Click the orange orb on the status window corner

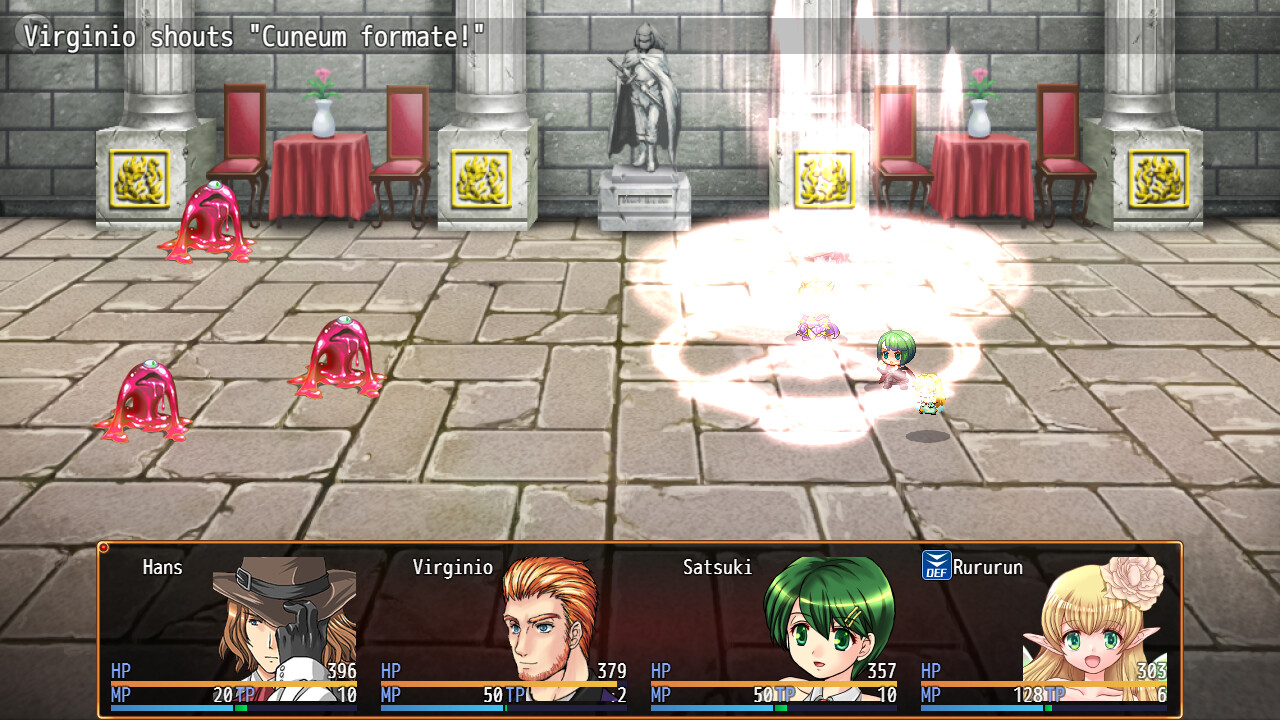[x=104, y=547]
